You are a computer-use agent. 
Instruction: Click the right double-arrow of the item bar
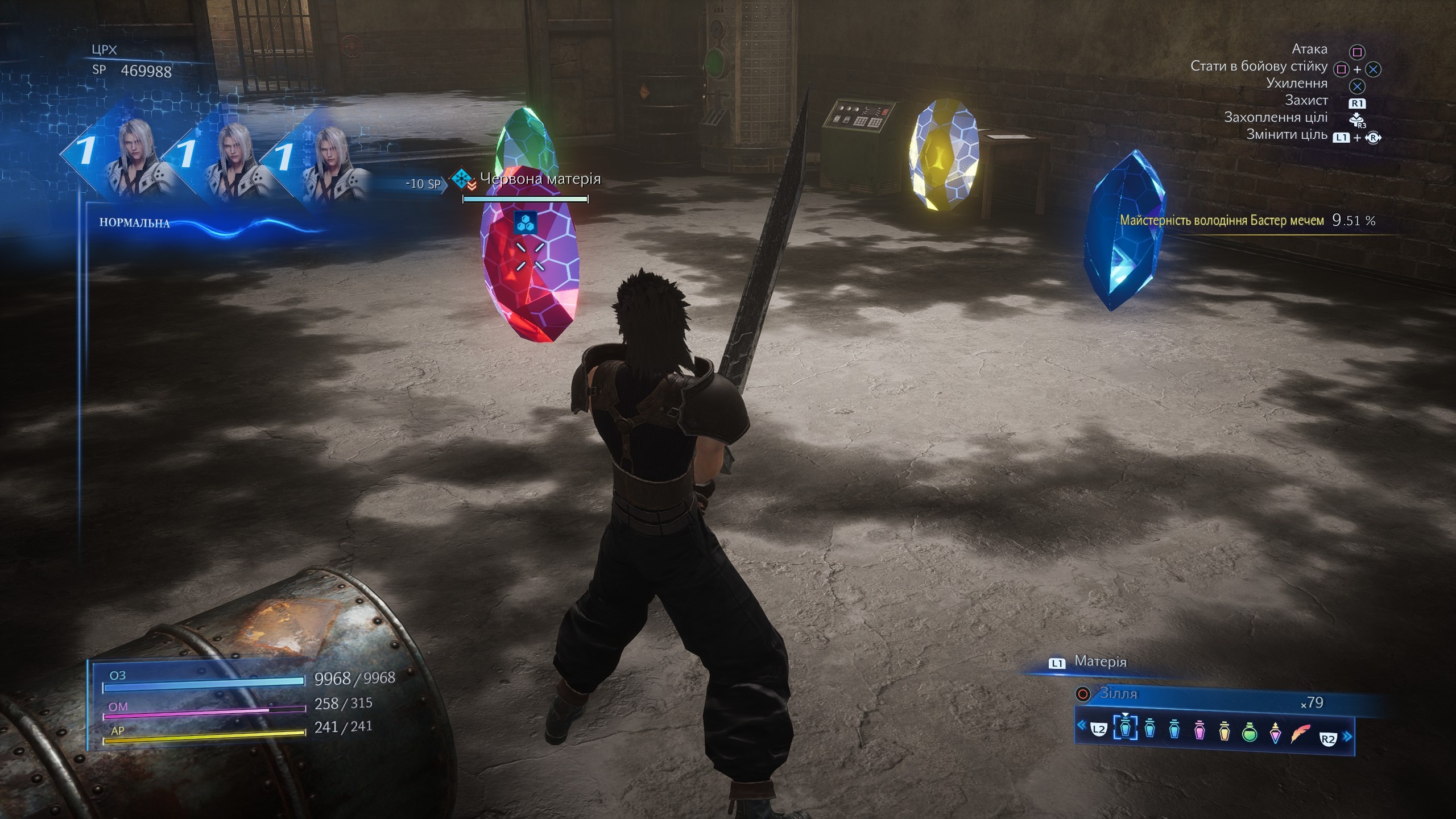click(1347, 737)
